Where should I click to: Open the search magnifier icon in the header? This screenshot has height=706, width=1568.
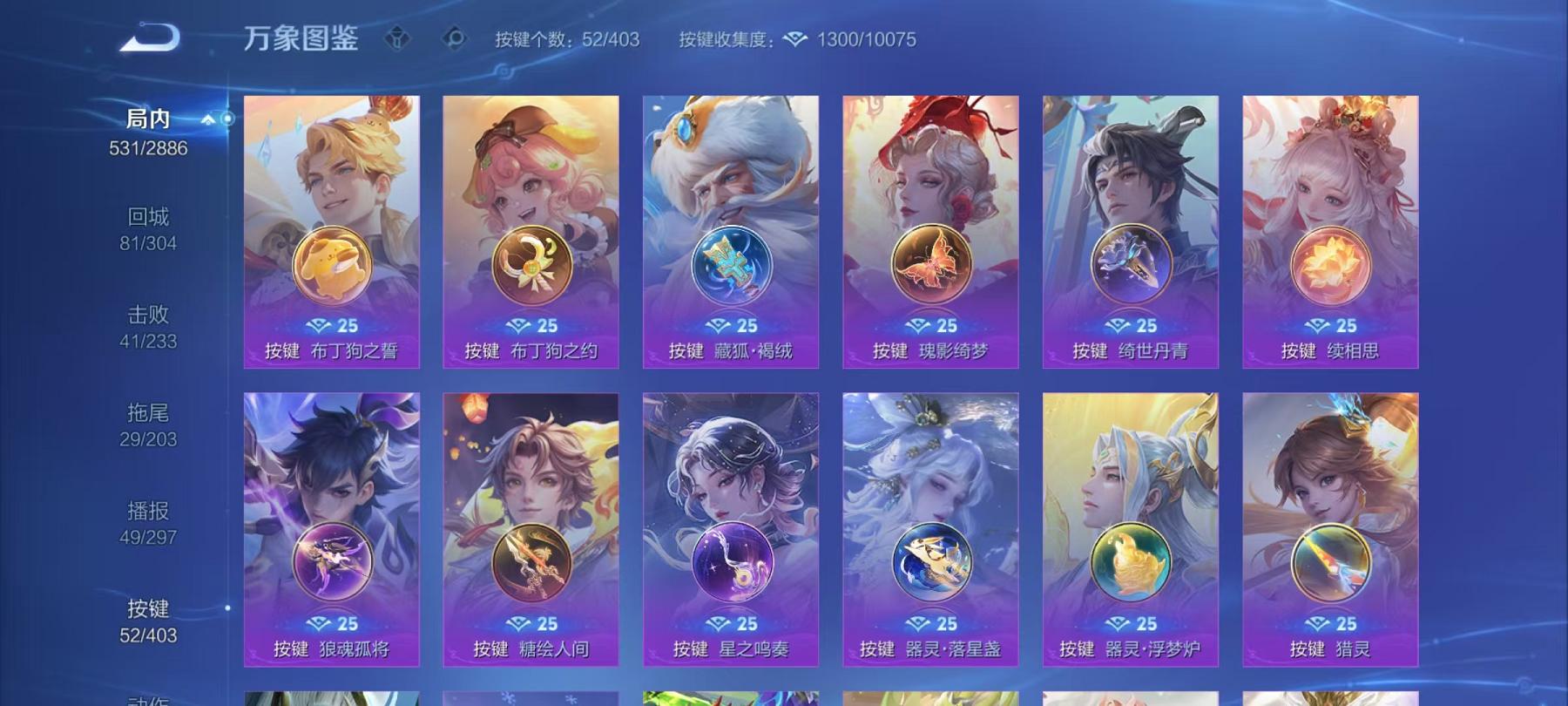(453, 38)
